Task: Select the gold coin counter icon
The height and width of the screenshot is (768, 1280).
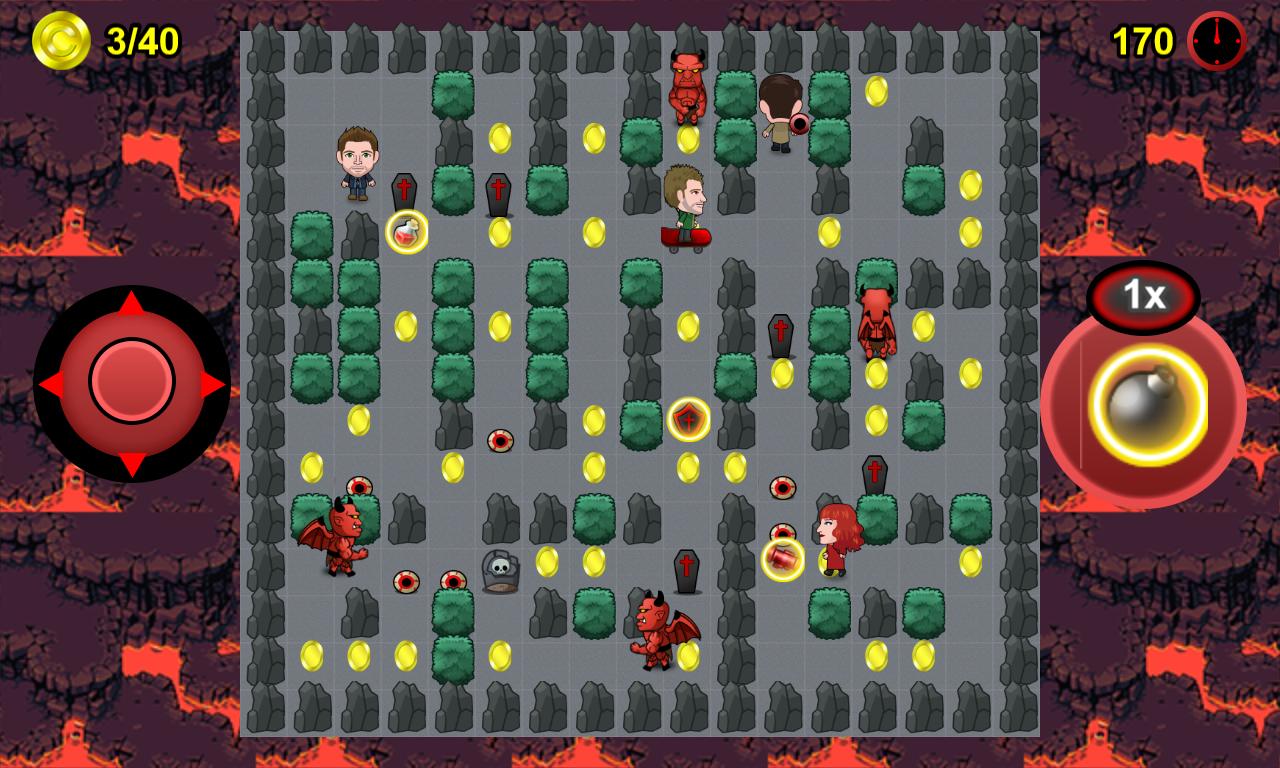Action: [x=60, y=42]
